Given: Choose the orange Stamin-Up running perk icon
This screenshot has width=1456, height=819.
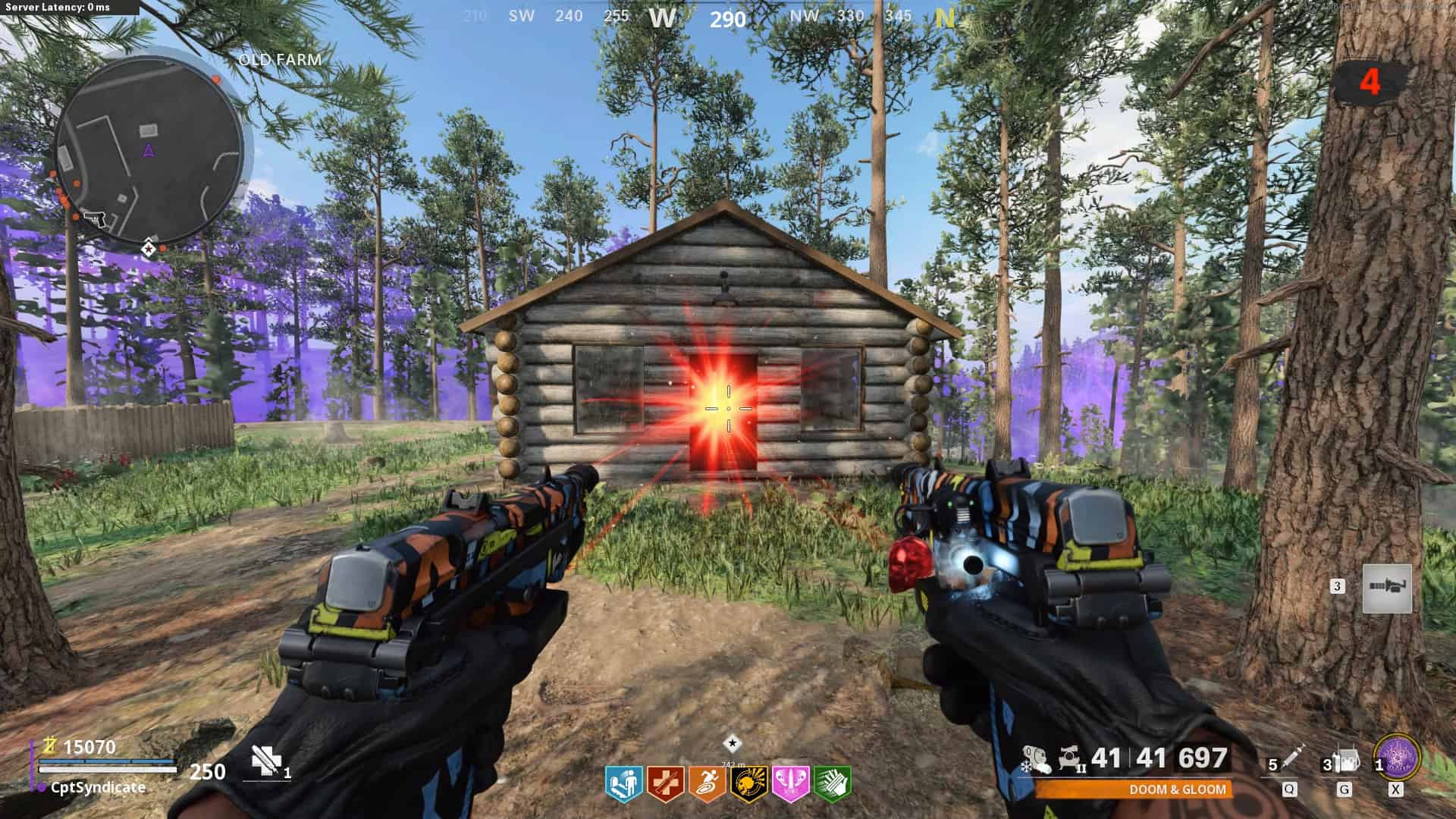Looking at the screenshot, I should (707, 783).
